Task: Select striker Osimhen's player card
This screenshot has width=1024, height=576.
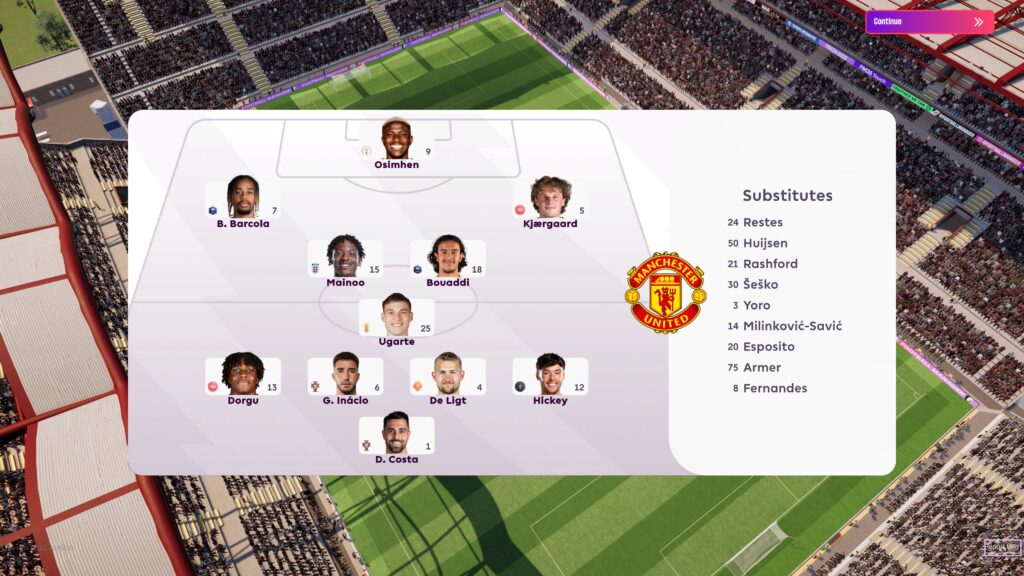Action: (x=397, y=140)
